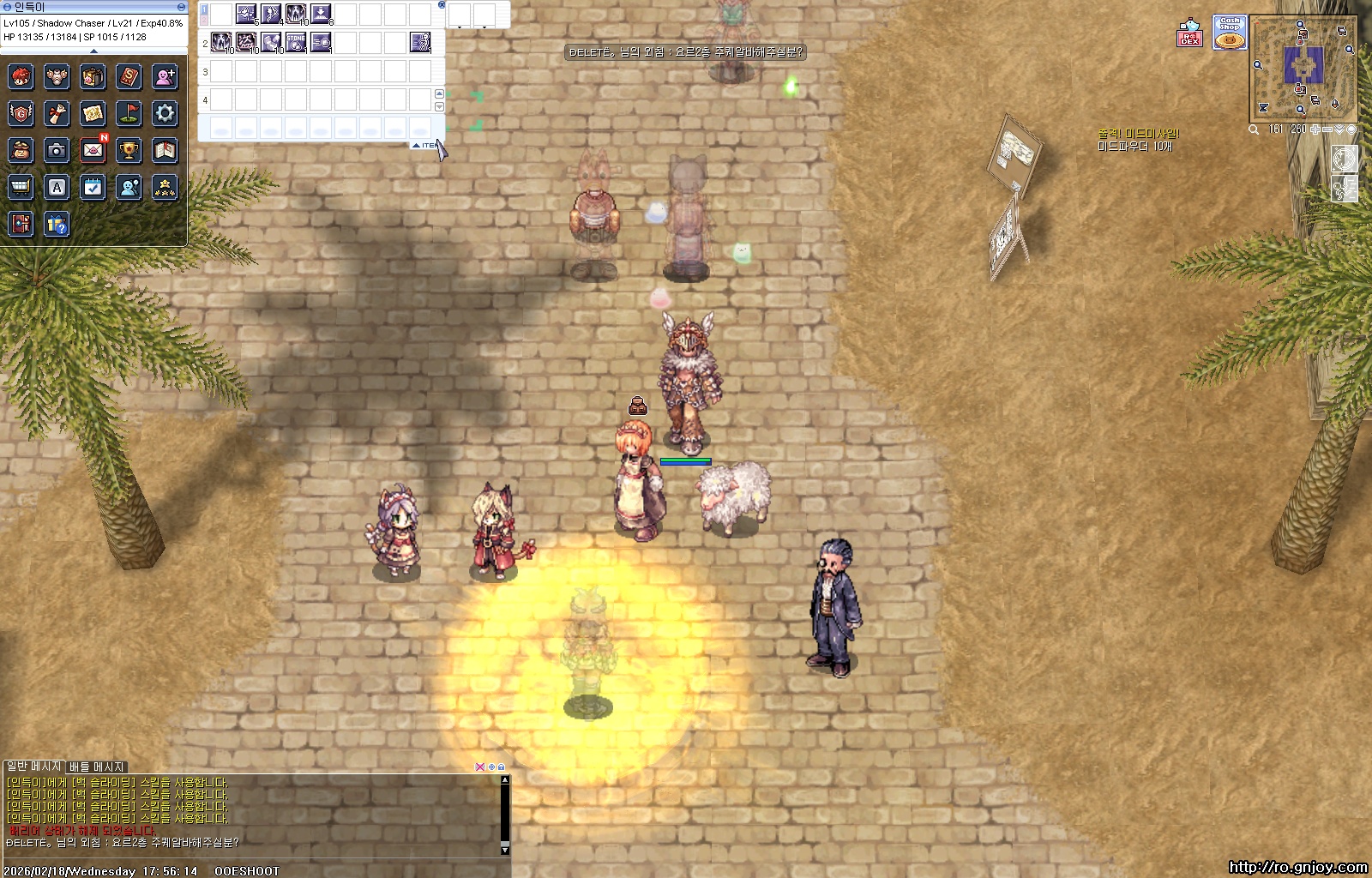Click the minimap
The height and width of the screenshot is (878, 1372).
(1303, 67)
